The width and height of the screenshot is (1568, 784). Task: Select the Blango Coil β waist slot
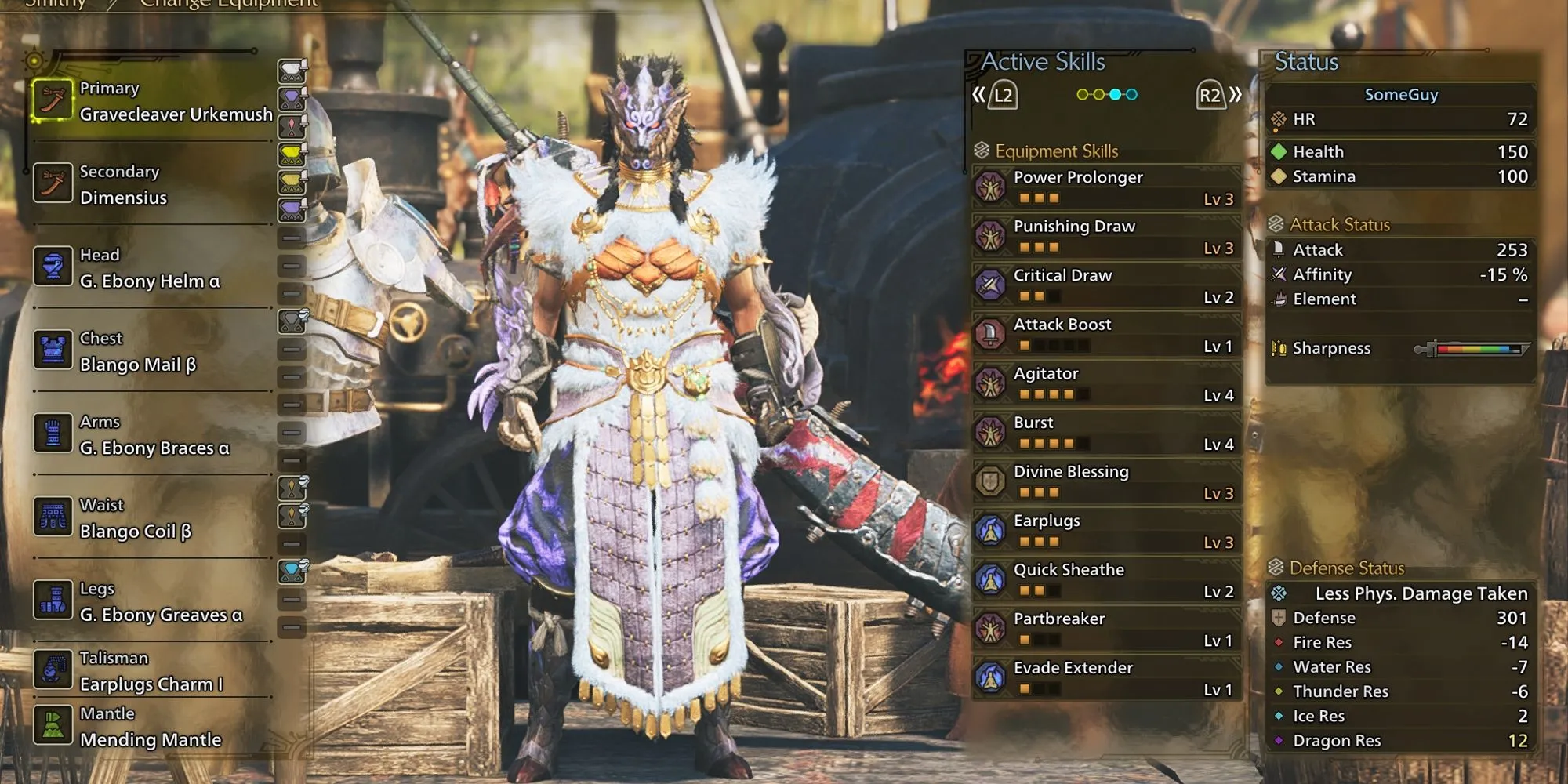tap(153, 518)
